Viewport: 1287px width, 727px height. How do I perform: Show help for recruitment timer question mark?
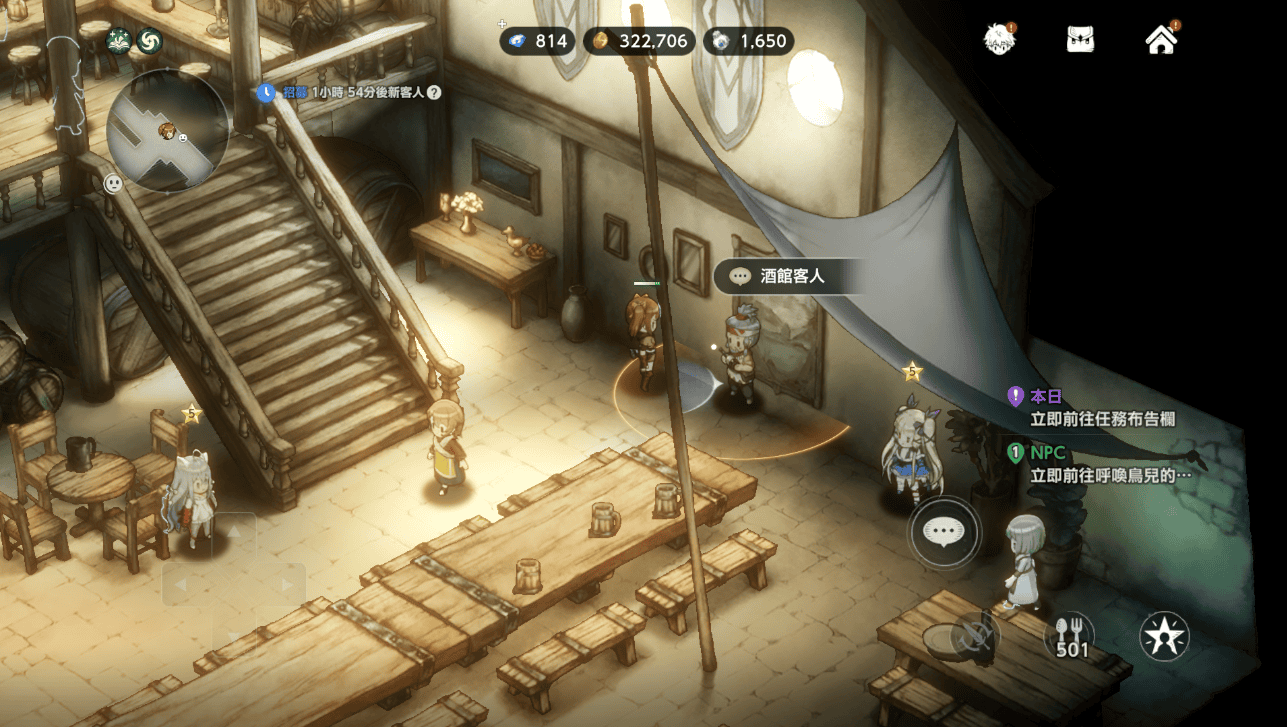pyautogui.click(x=434, y=92)
